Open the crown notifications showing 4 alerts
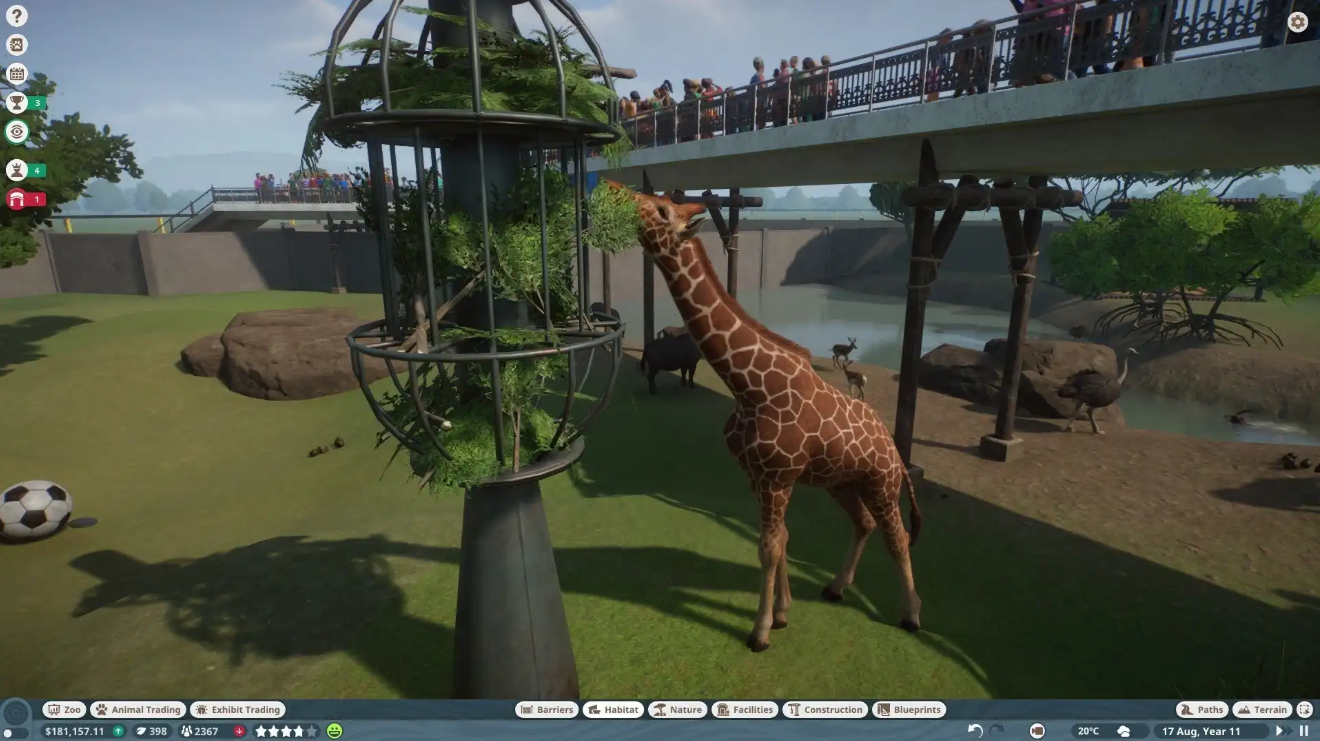This screenshot has width=1320, height=741. (x=16, y=170)
